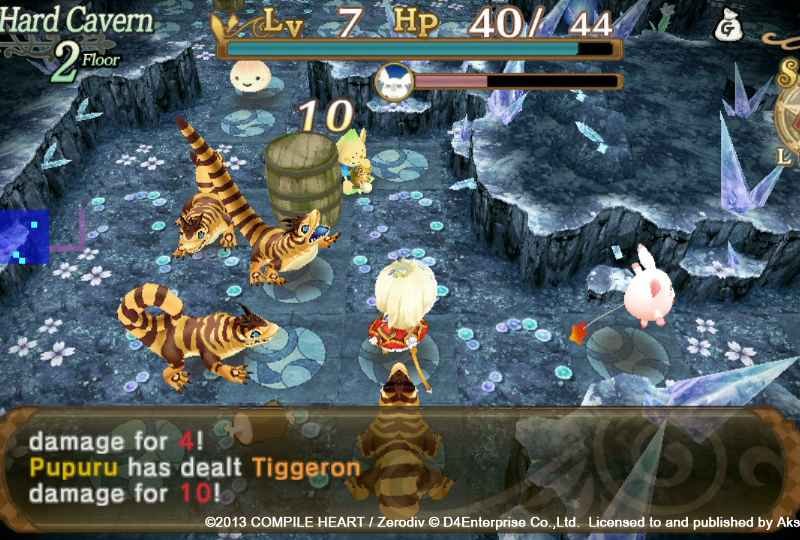Viewport: 800px width, 540px height.
Task: Click the battle message log panel
Action: (x=400, y=464)
